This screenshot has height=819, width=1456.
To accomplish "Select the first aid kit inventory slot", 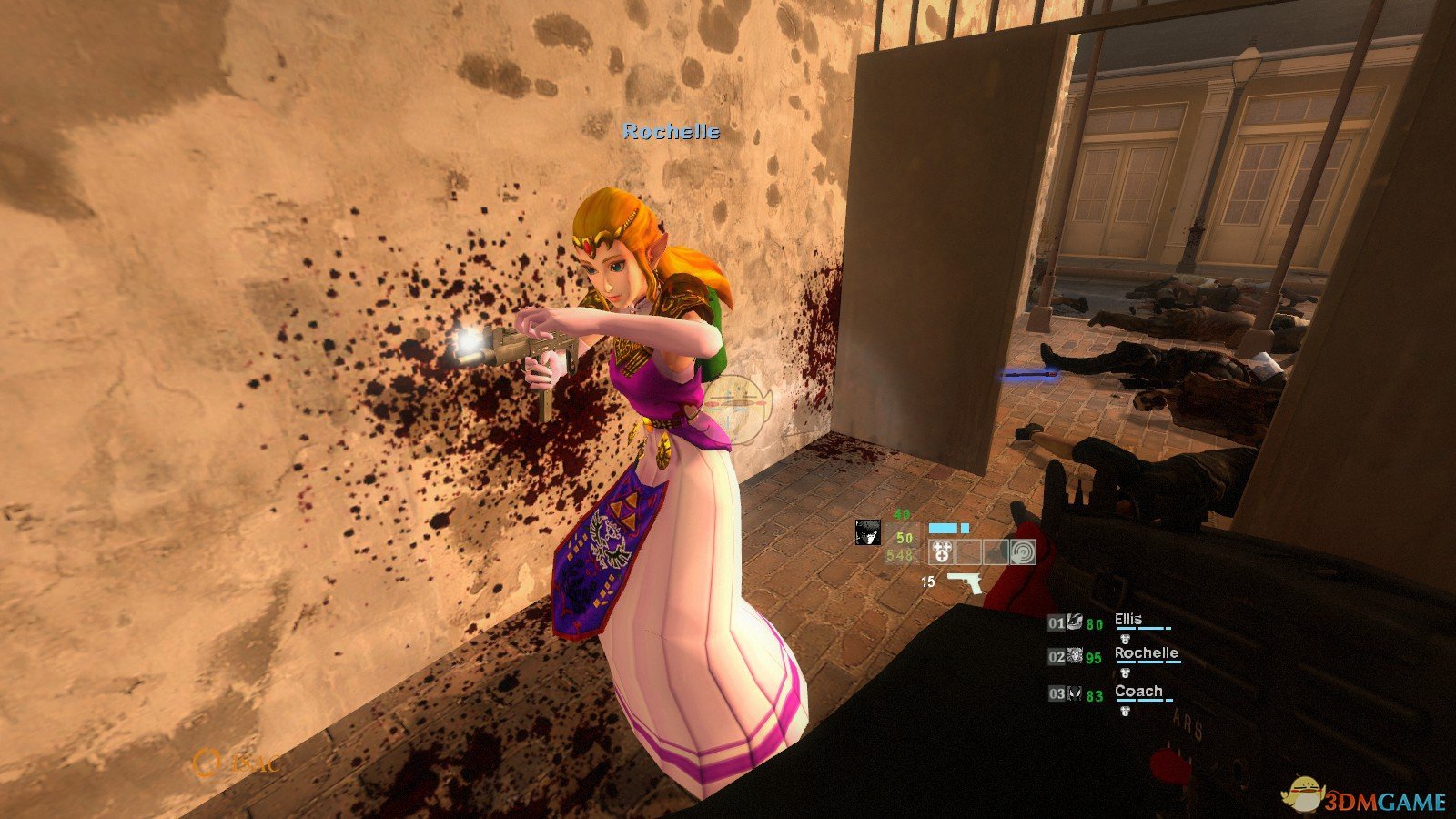I will (942, 551).
